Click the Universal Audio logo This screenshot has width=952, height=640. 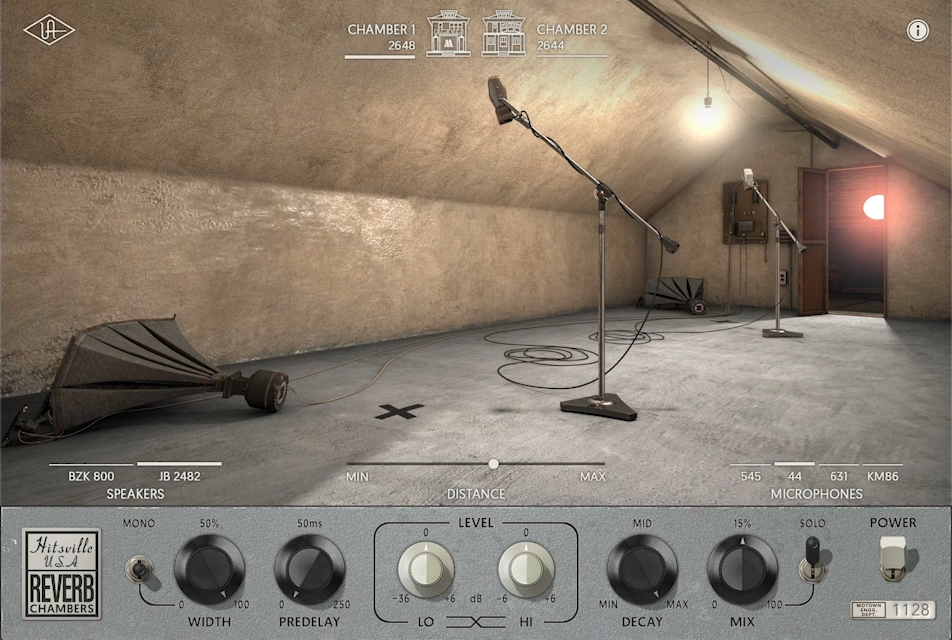pos(49,30)
